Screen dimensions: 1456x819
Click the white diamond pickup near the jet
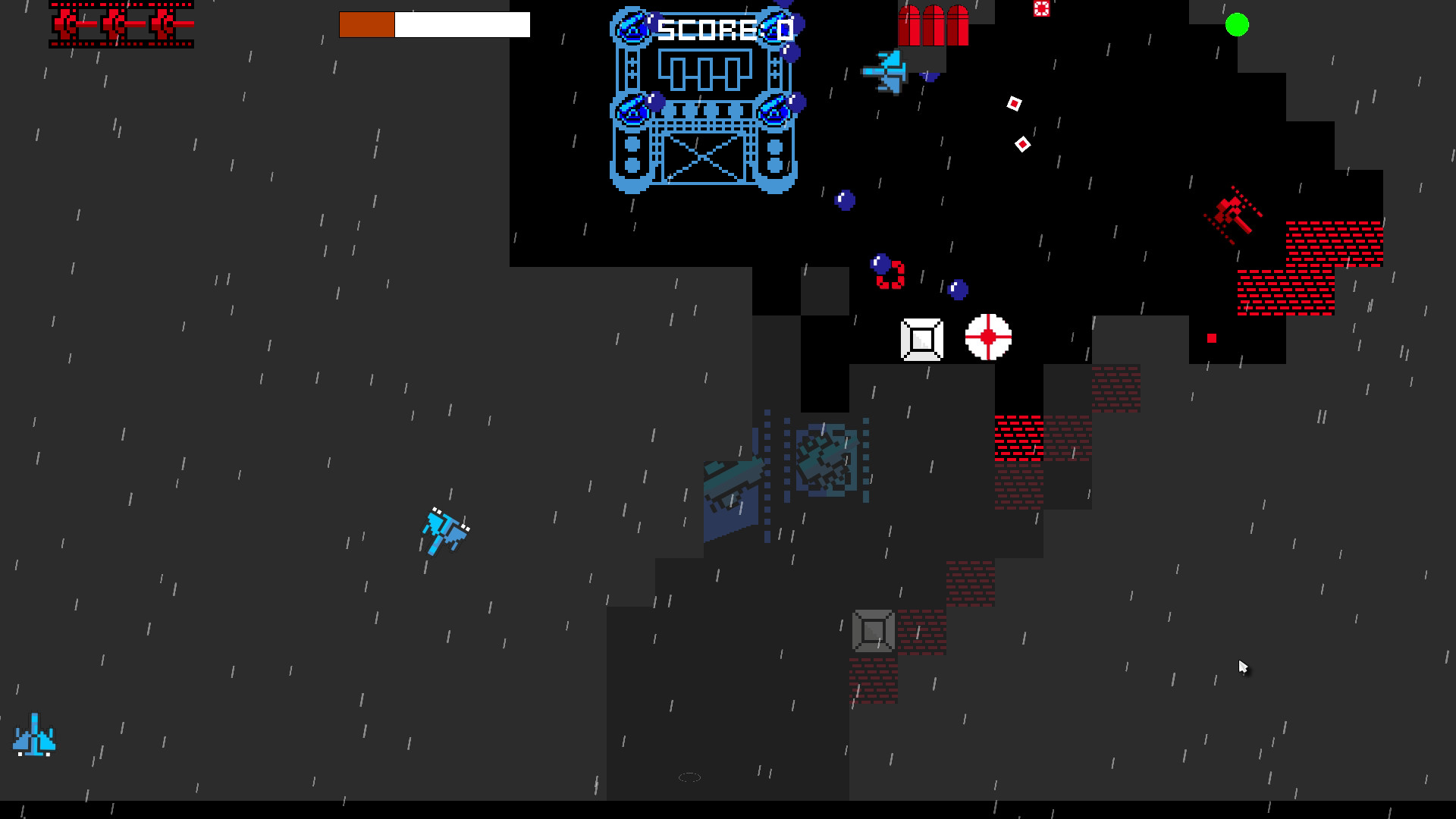(x=1014, y=102)
